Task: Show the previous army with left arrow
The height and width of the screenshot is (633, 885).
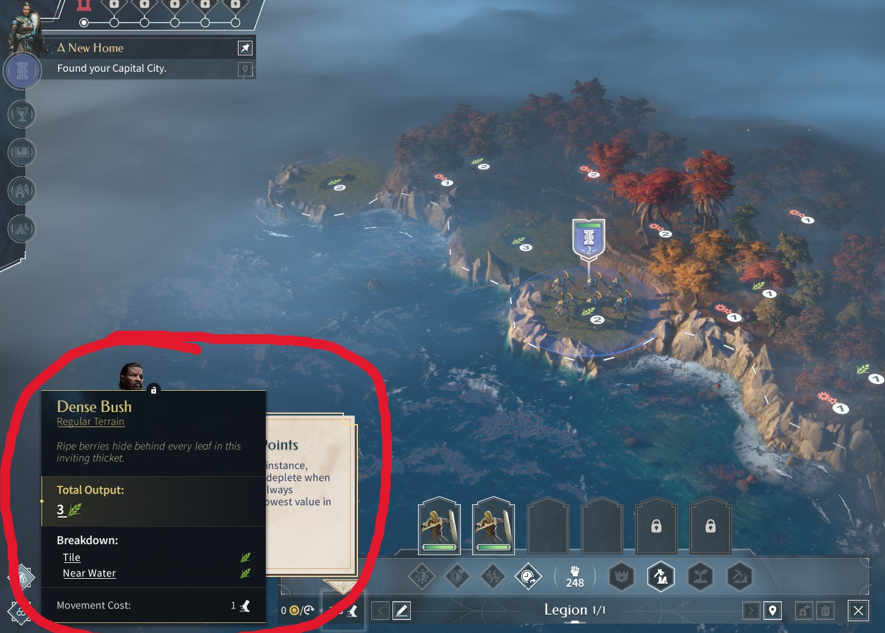Action: pyautogui.click(x=380, y=610)
